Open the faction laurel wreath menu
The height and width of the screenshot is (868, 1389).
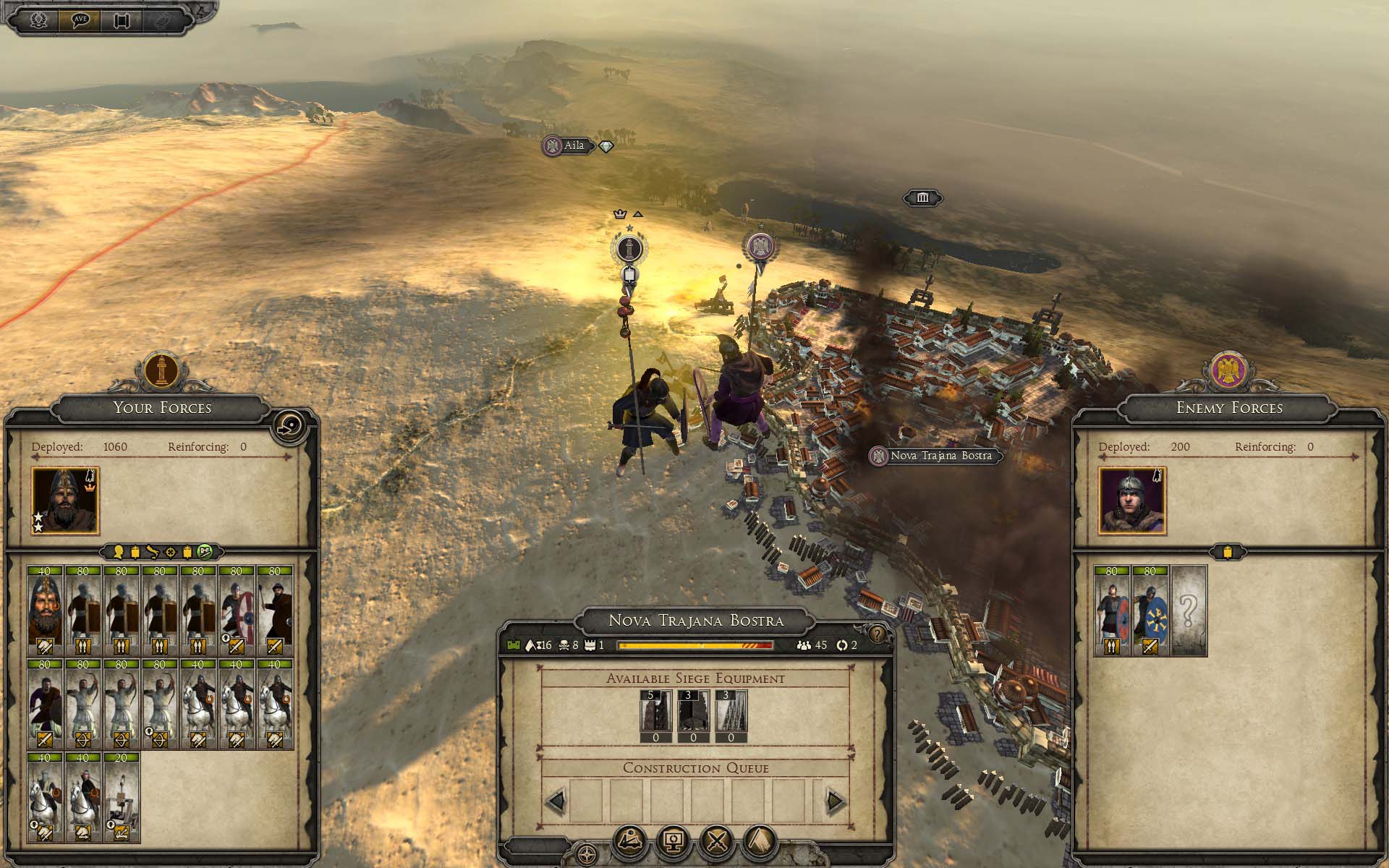(x=38, y=20)
